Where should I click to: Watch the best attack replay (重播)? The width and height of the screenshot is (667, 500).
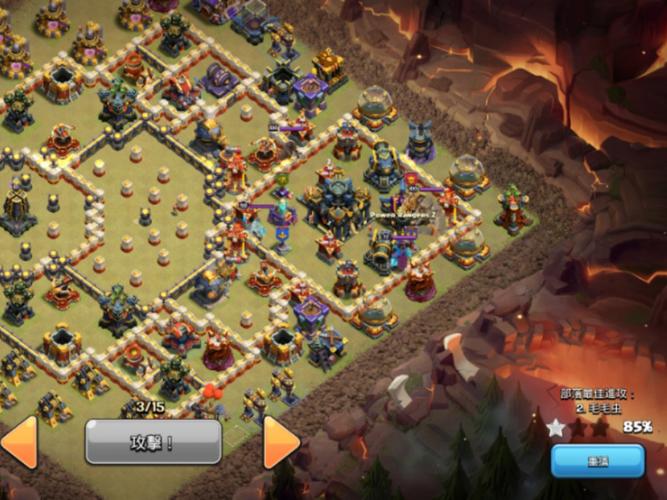pos(597,461)
